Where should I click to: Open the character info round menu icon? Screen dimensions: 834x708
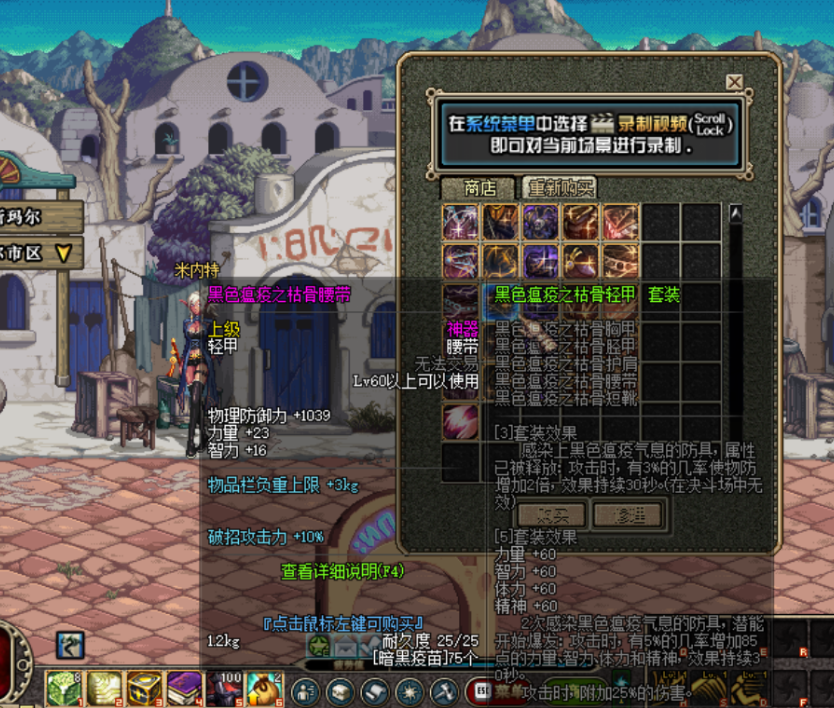(x=305, y=690)
